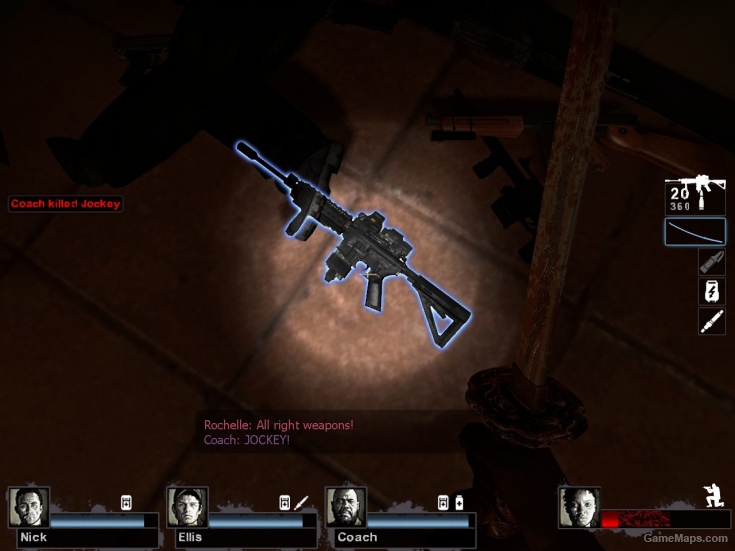
Task: Click the 'Coach killed Jockey' kill notice
Action: pyautogui.click(x=66, y=204)
